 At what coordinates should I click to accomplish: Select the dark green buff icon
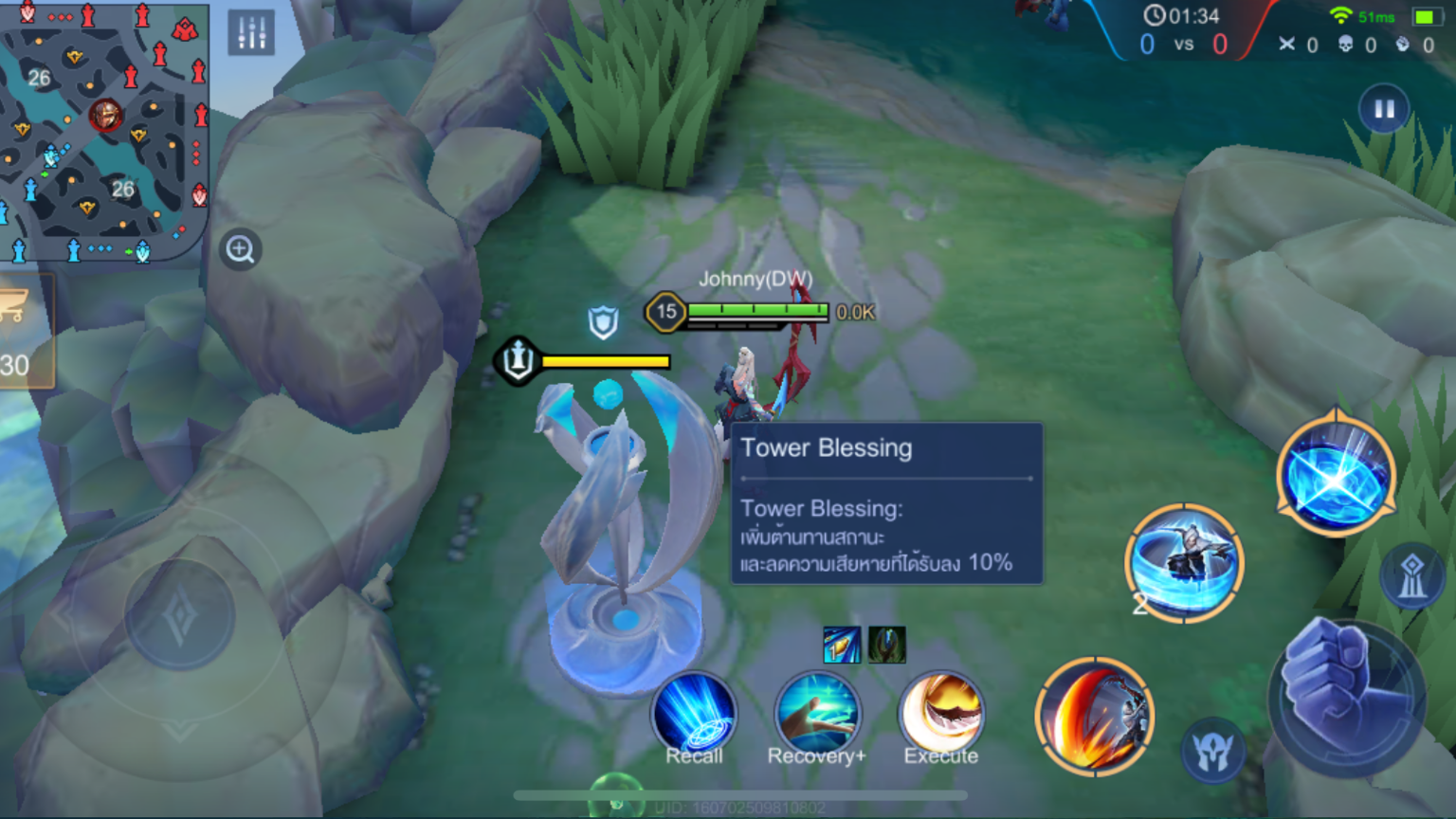[887, 645]
